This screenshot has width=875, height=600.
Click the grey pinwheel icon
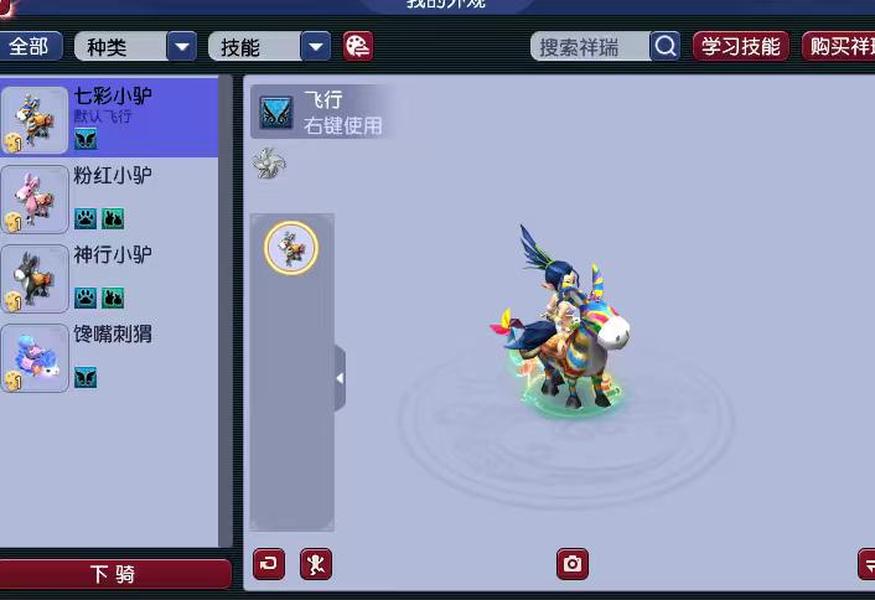pos(269,163)
